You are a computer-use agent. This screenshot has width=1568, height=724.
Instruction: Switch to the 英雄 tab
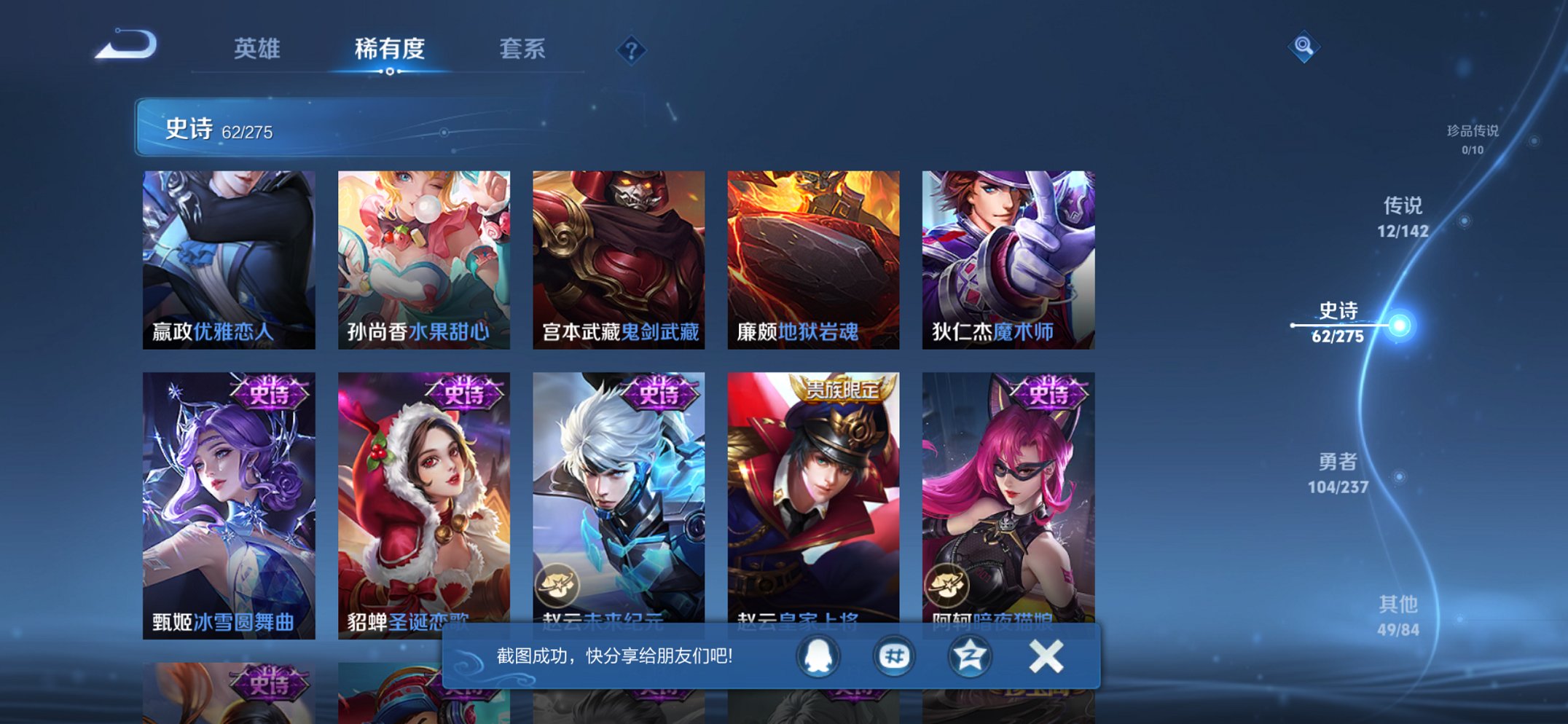(256, 49)
